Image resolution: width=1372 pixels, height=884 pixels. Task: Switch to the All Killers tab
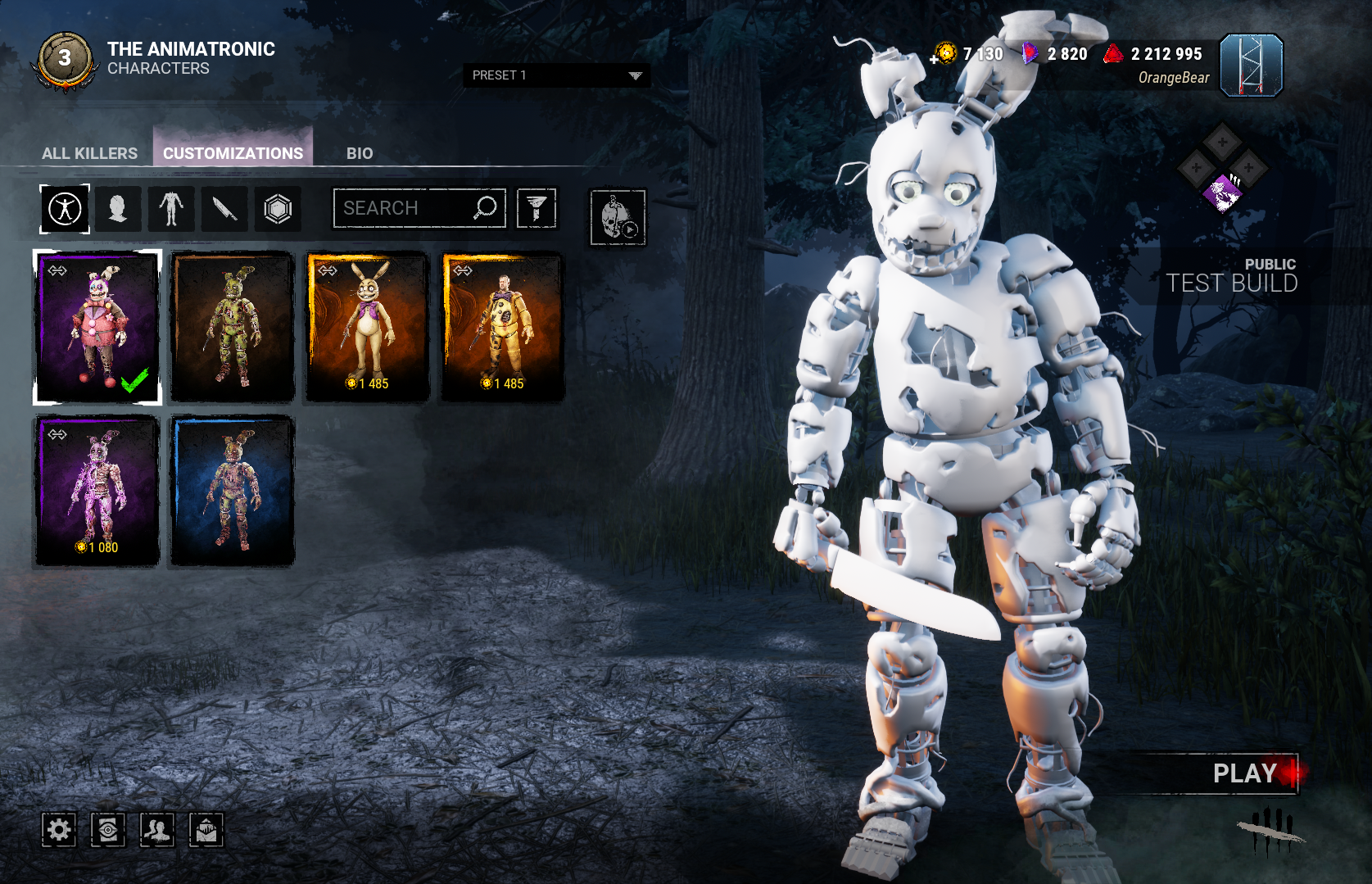(89, 153)
